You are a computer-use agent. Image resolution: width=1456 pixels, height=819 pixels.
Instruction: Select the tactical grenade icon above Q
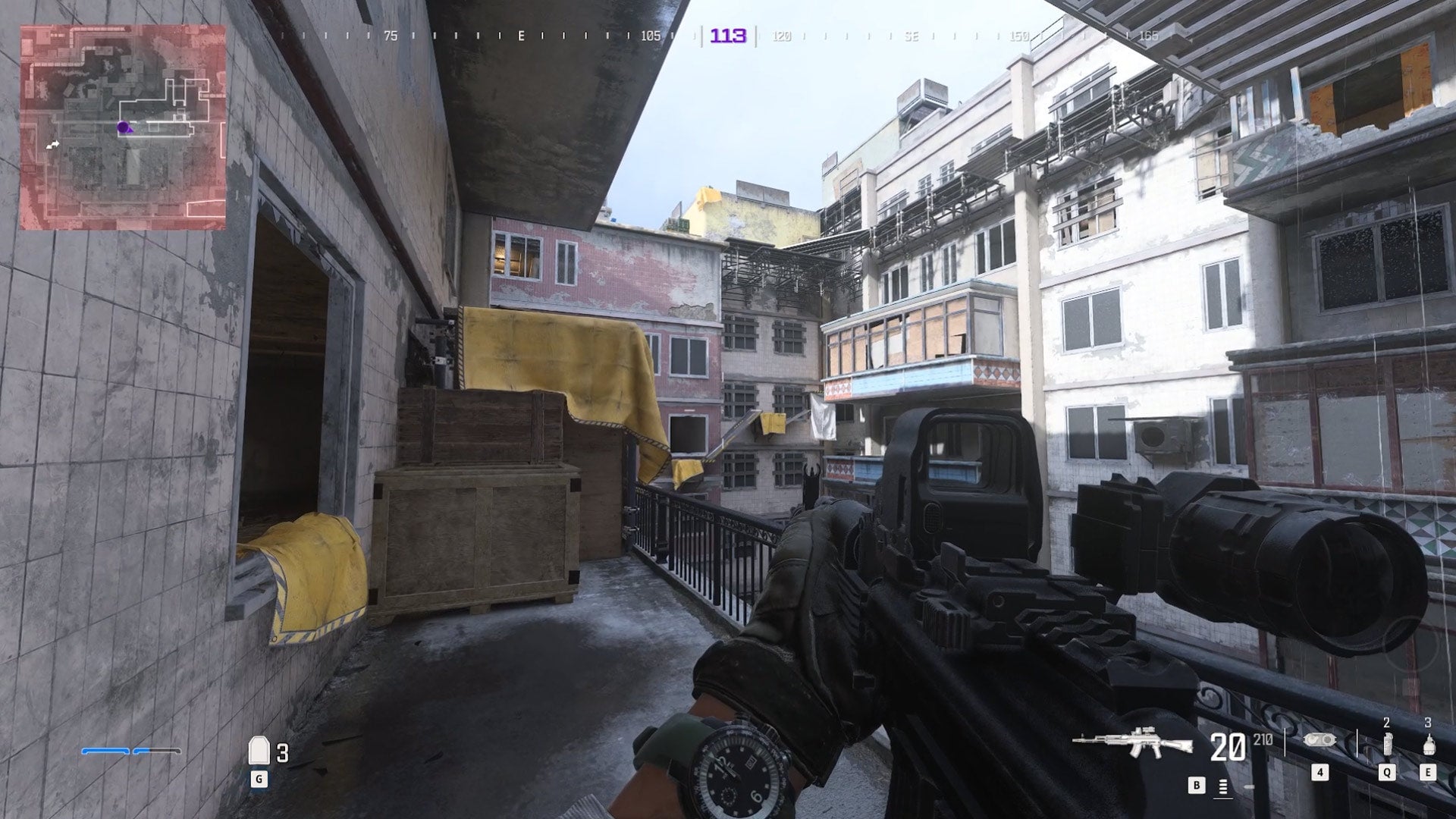pyautogui.click(x=1389, y=743)
